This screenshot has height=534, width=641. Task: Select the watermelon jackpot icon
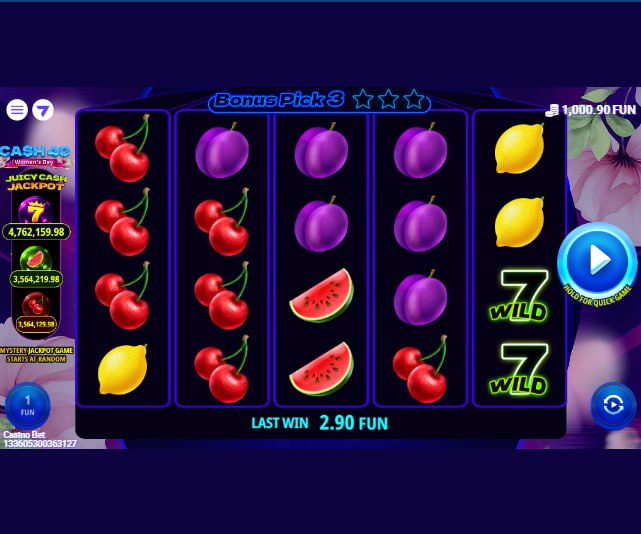click(x=36, y=258)
